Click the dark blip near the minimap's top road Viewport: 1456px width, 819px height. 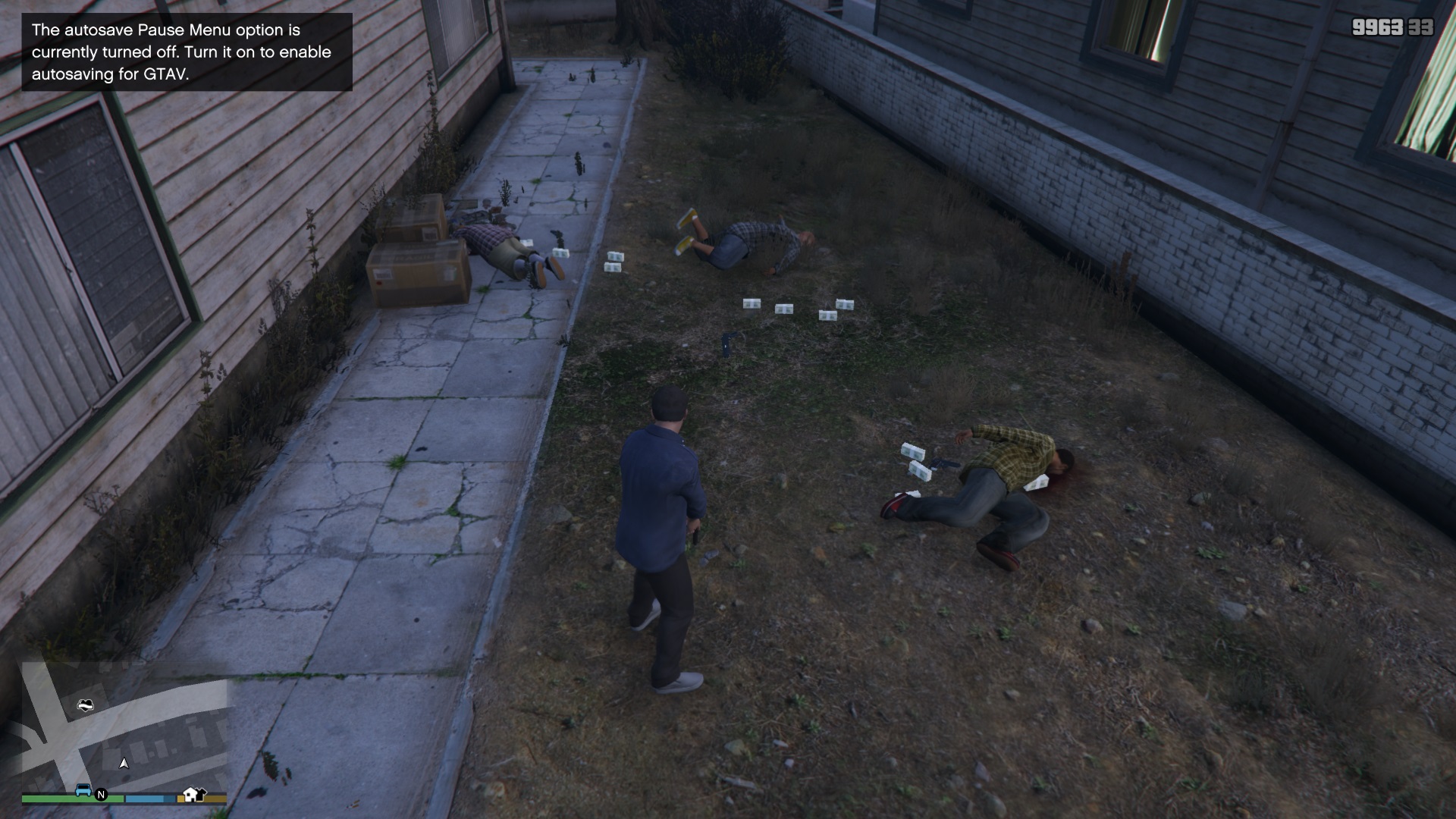click(86, 705)
